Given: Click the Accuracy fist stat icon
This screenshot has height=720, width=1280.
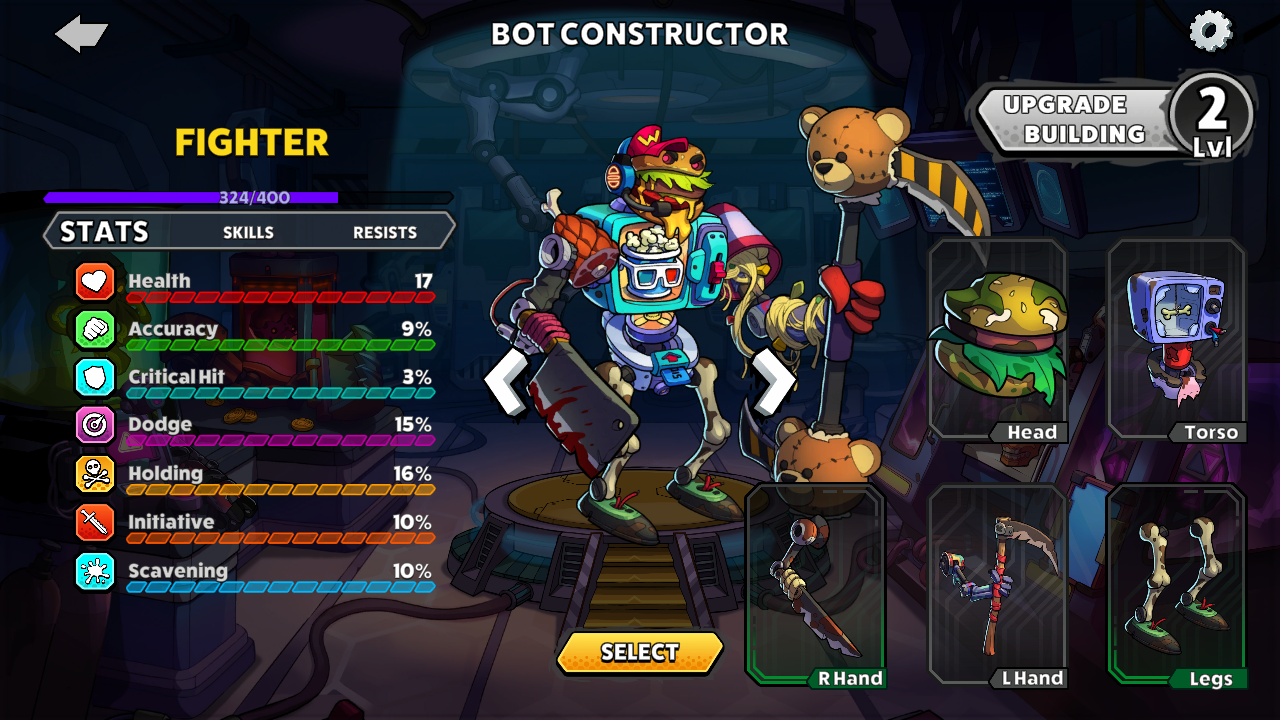Looking at the screenshot, I should [95, 329].
